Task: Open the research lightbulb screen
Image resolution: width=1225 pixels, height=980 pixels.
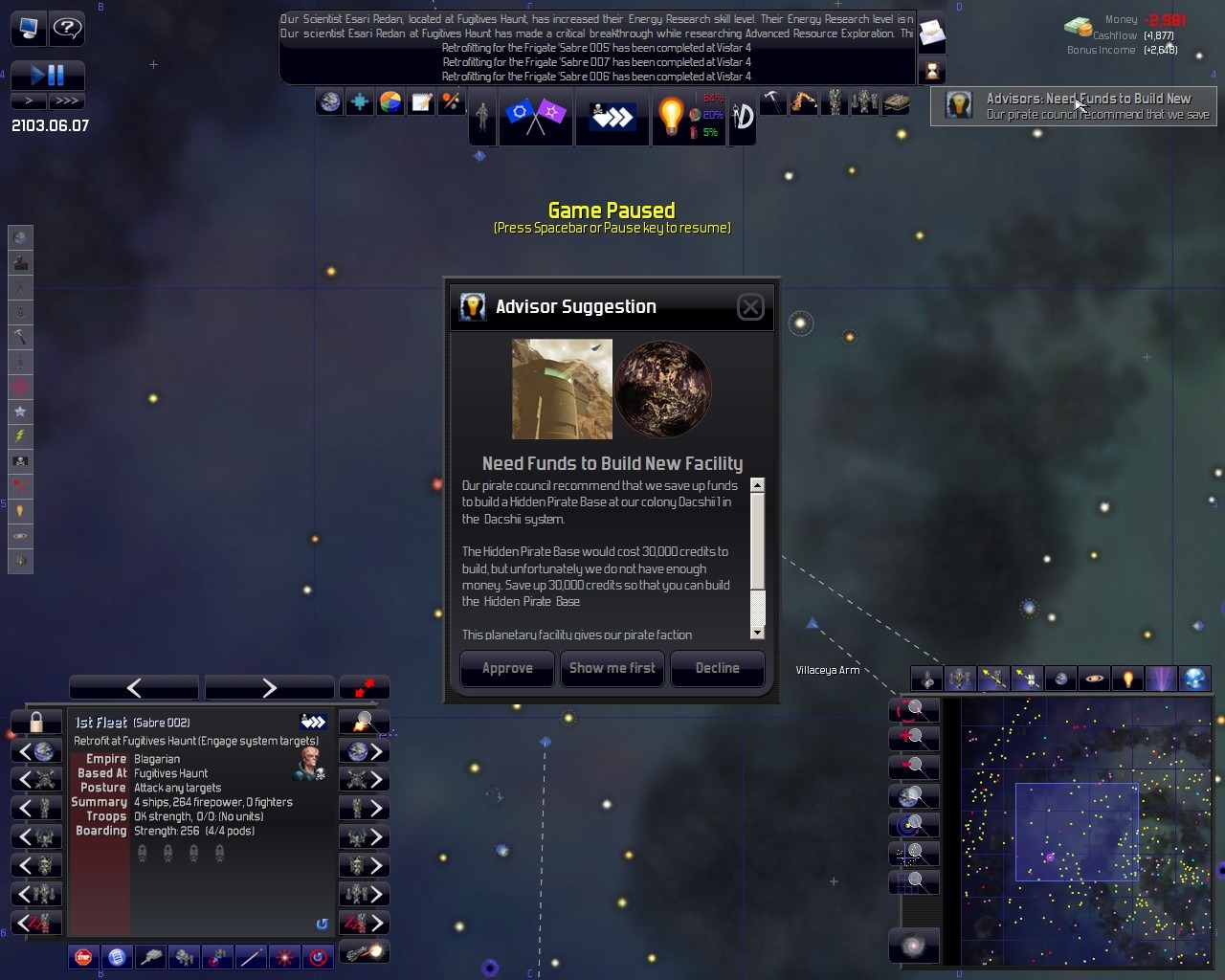Action: pyautogui.click(x=671, y=116)
